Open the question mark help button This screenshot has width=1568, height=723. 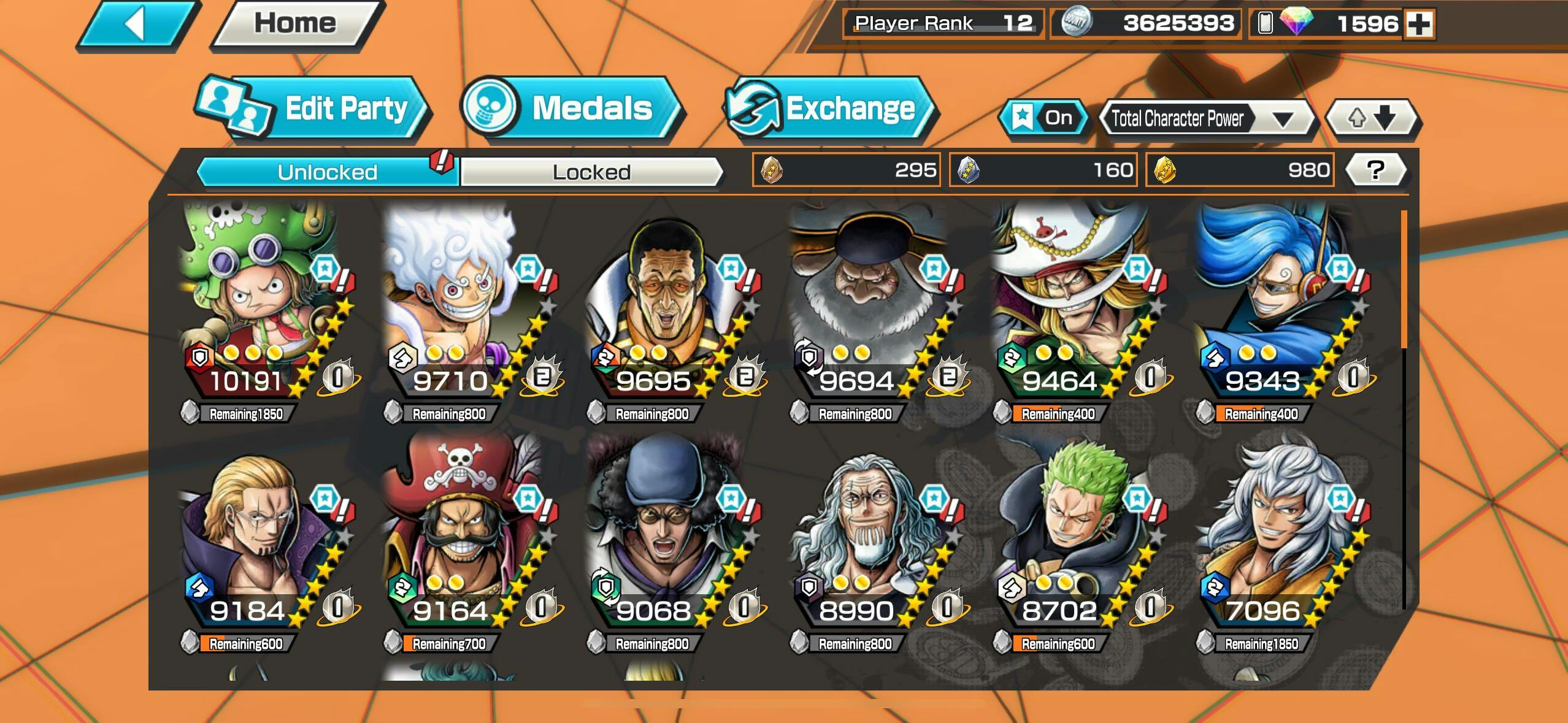click(x=1375, y=170)
